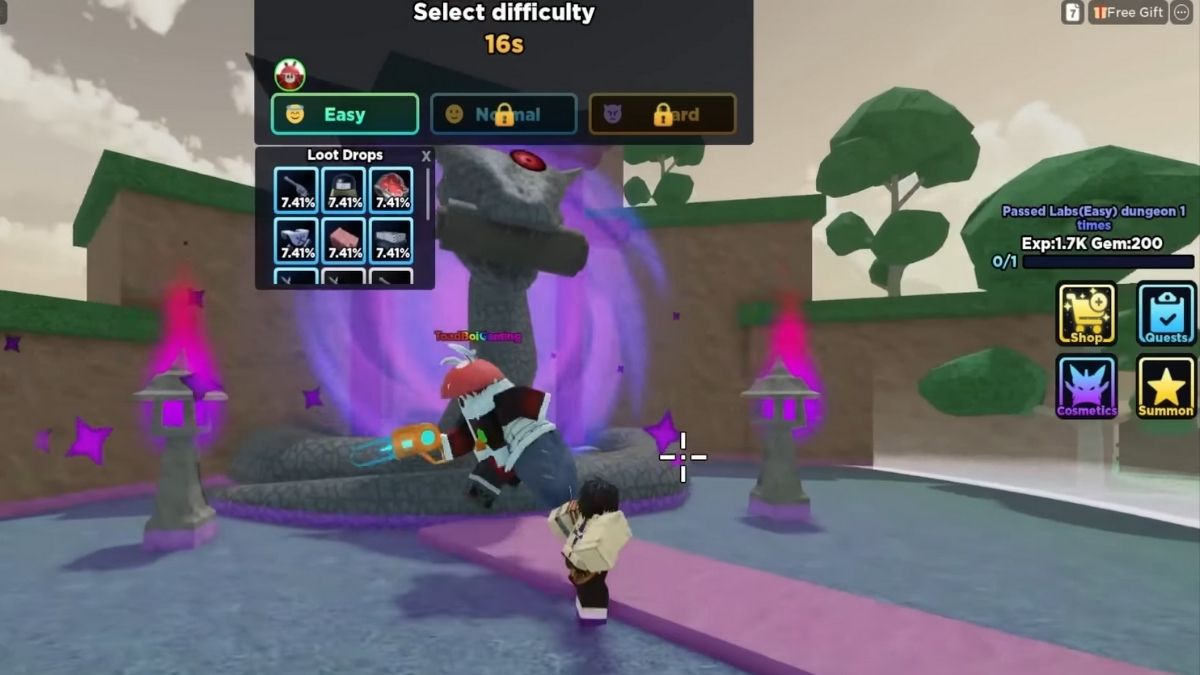Inspect the red meat loot drop

click(392, 190)
